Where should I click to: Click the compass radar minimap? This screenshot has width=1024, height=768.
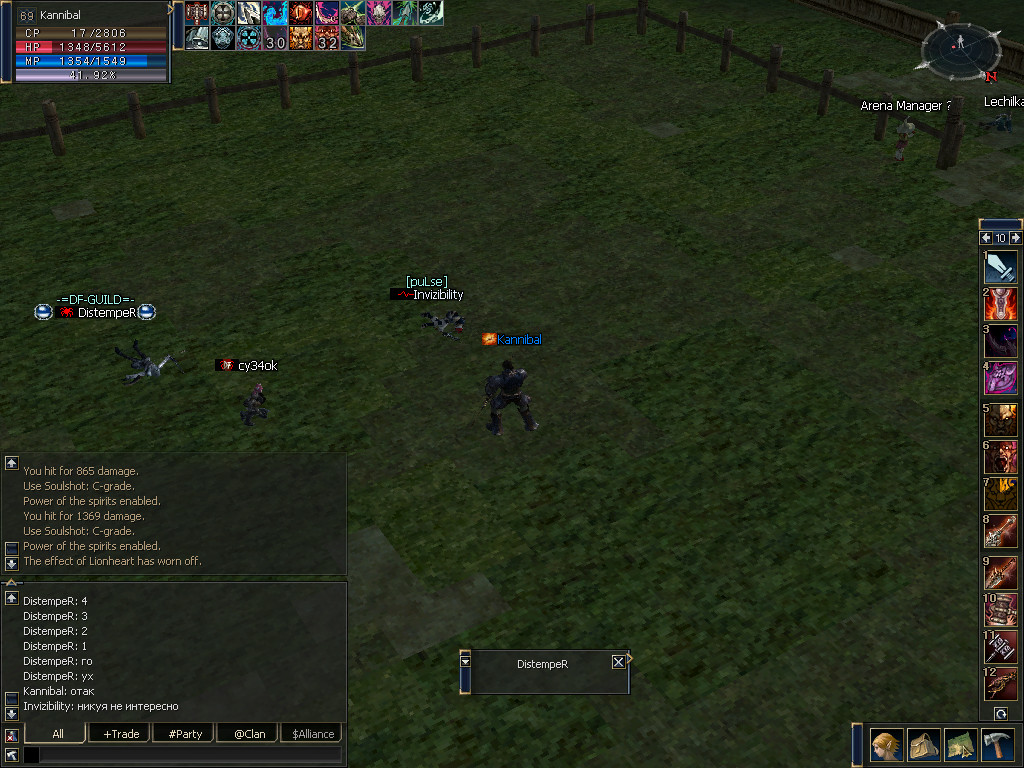click(960, 48)
